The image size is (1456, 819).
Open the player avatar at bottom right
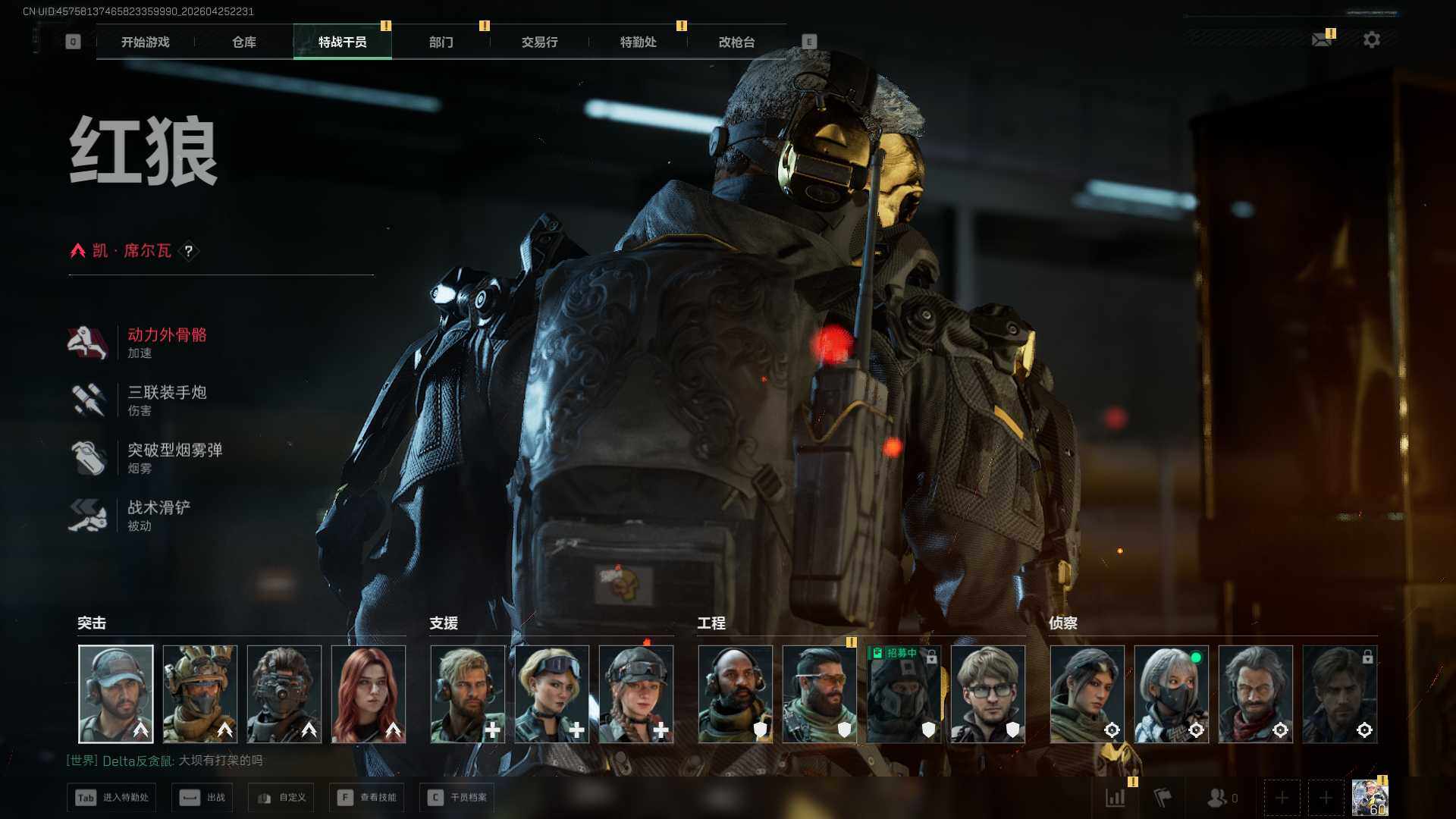tap(1370, 798)
